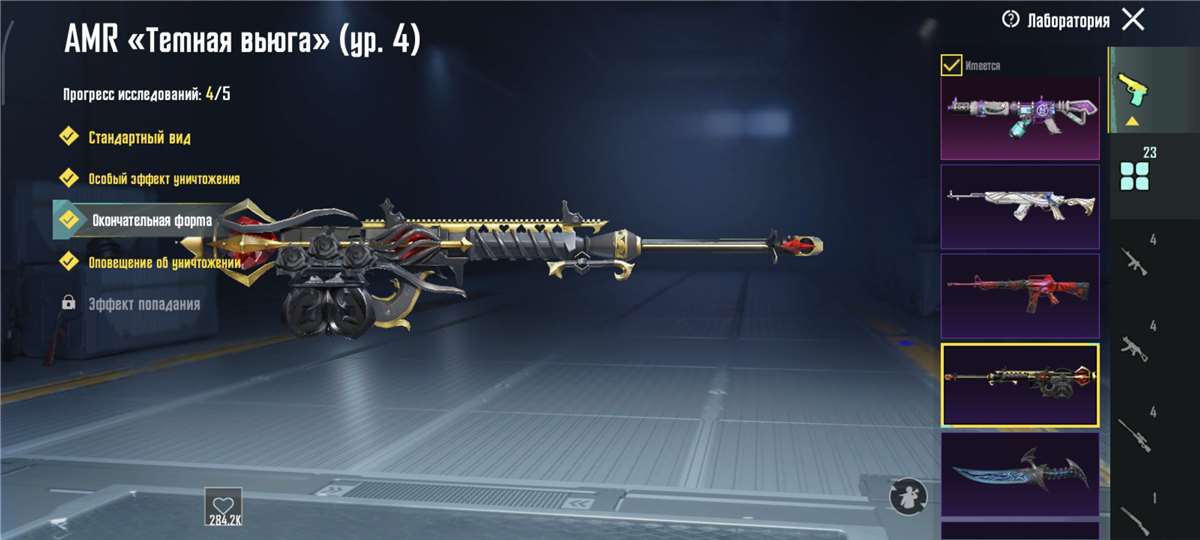Image resolution: width=1200 pixels, height=540 pixels.
Task: Close the Лаборатория screen
Action: click(1133, 19)
